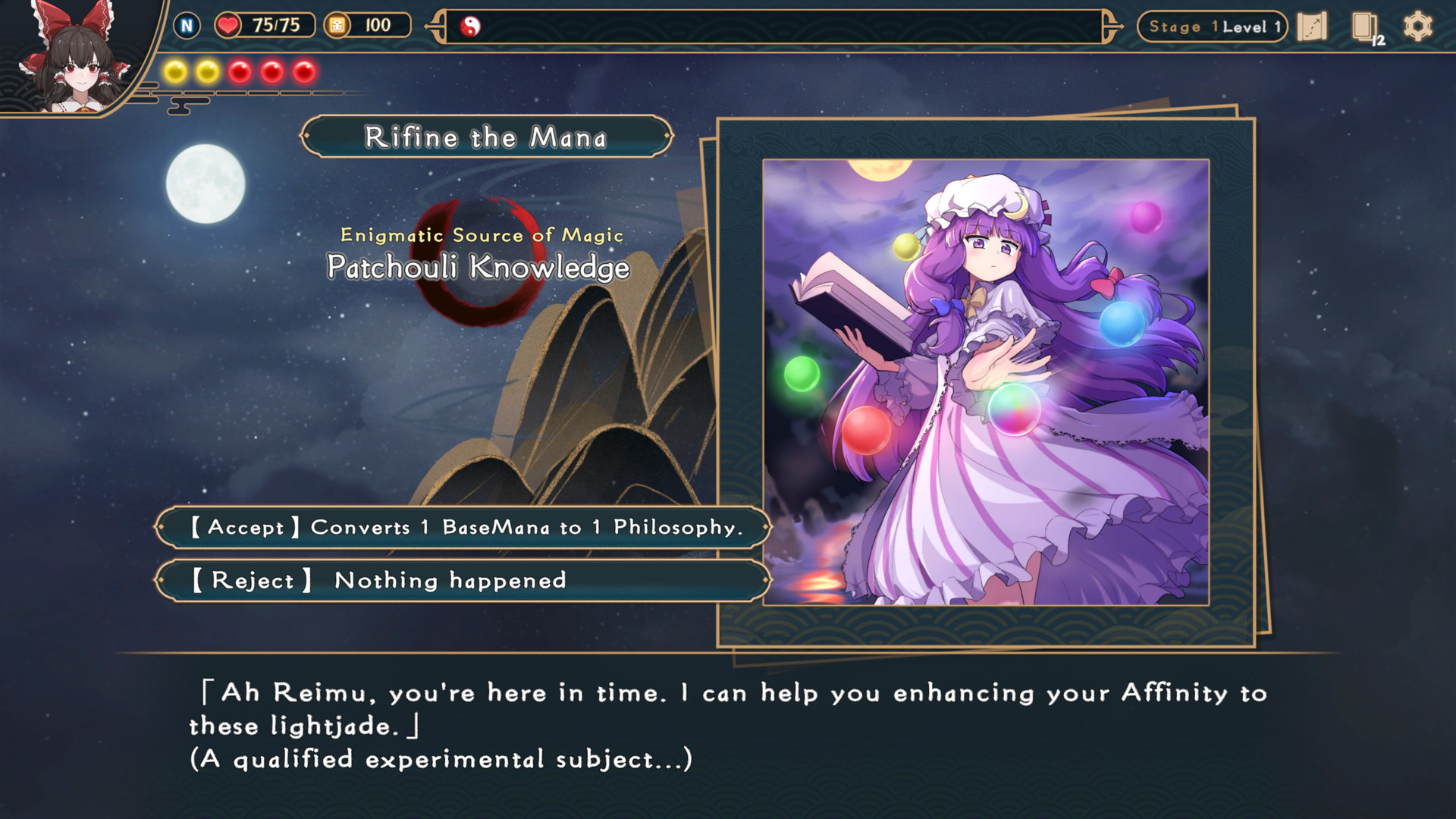The width and height of the screenshot is (1456, 819).
Task: Click the 75/75 health bar
Action: pos(277,25)
